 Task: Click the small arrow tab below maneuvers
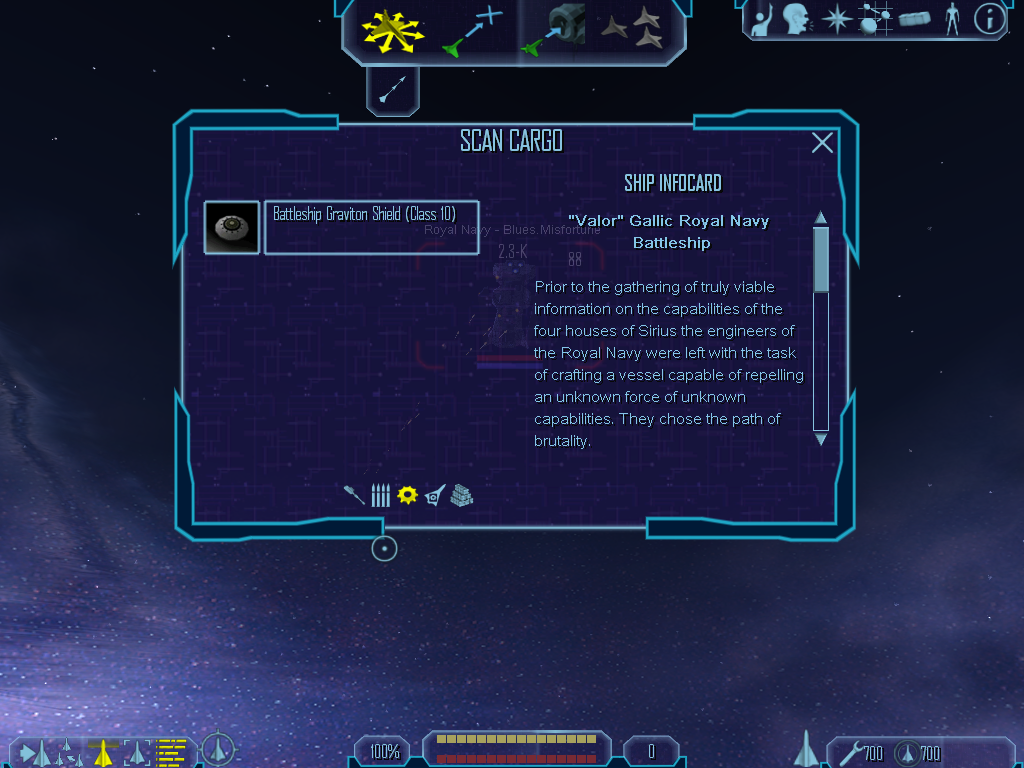coord(392,91)
